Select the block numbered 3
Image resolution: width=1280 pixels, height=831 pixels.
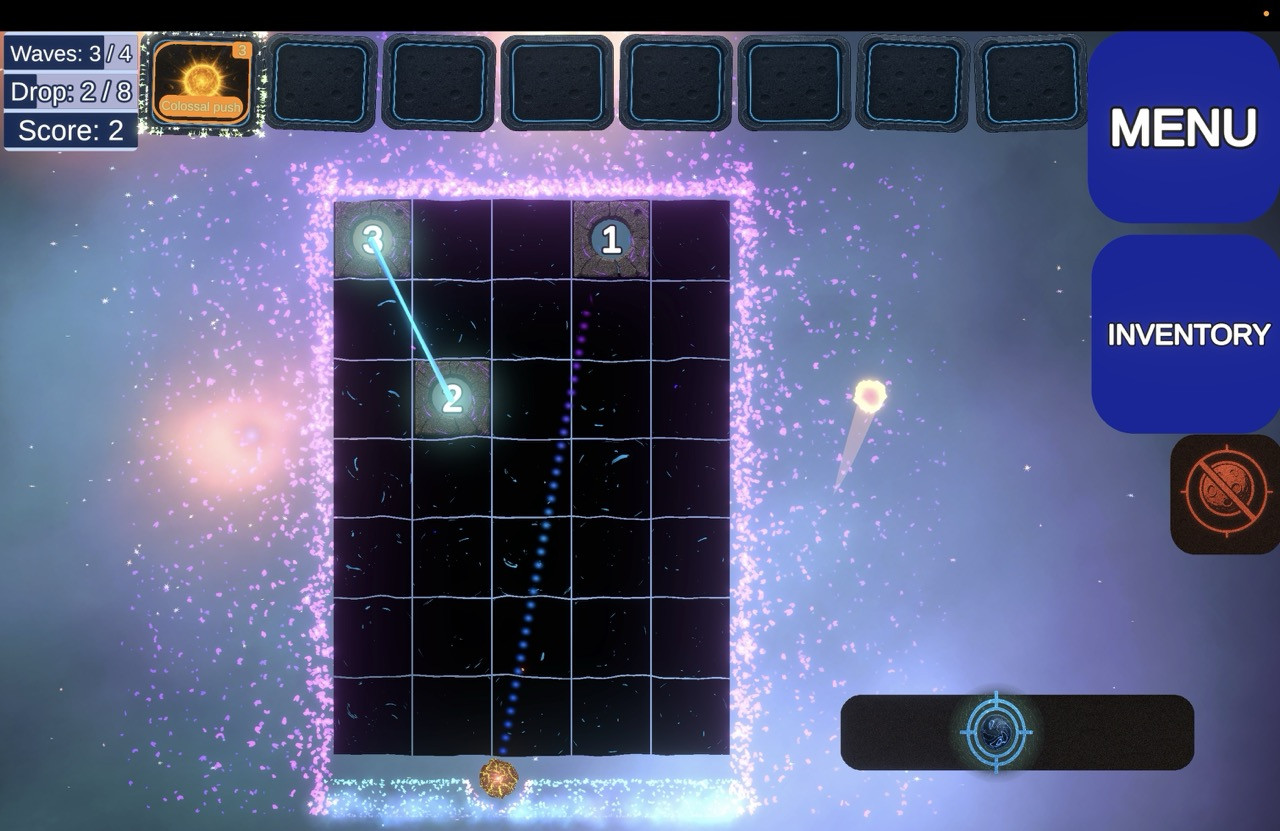click(x=373, y=239)
